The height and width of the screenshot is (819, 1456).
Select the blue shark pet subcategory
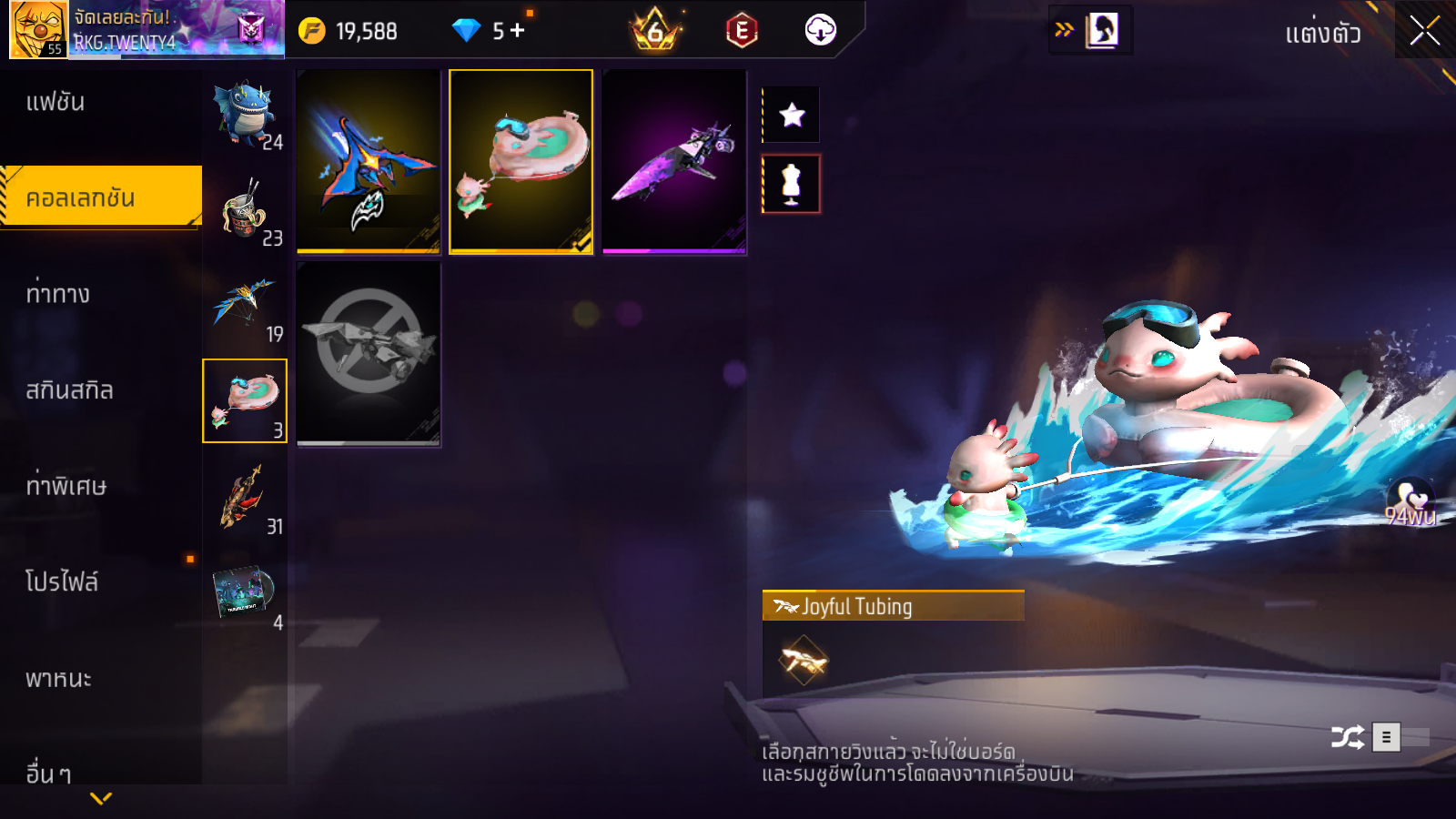[x=245, y=114]
